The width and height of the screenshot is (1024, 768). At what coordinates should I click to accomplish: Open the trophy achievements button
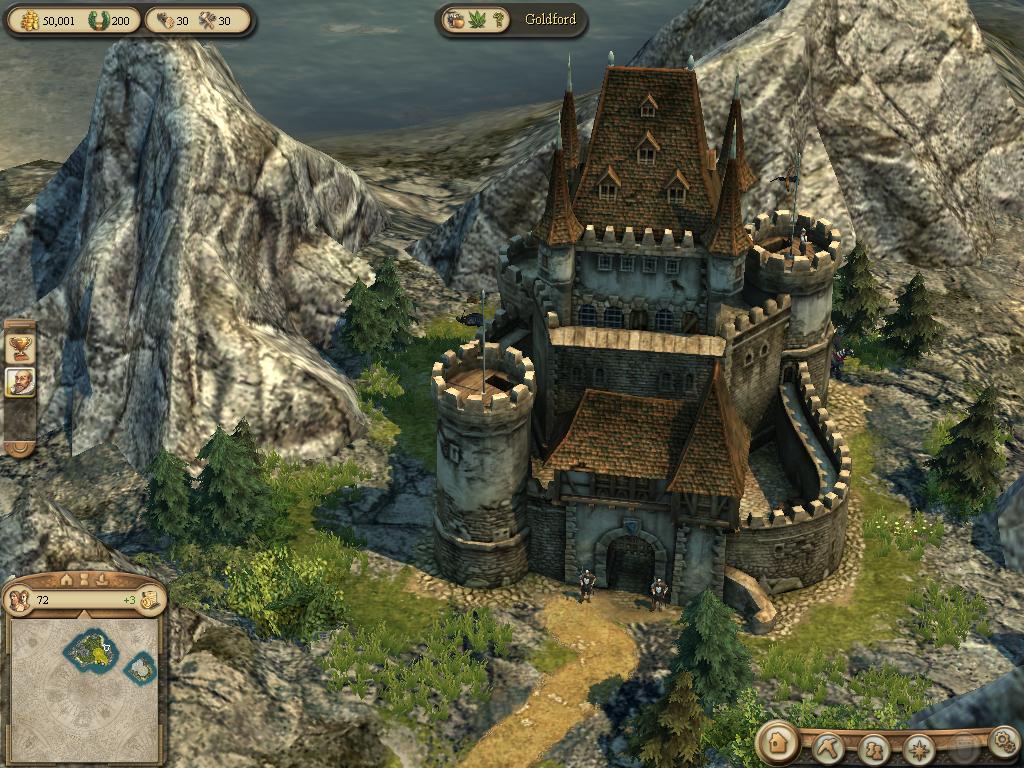(19, 347)
